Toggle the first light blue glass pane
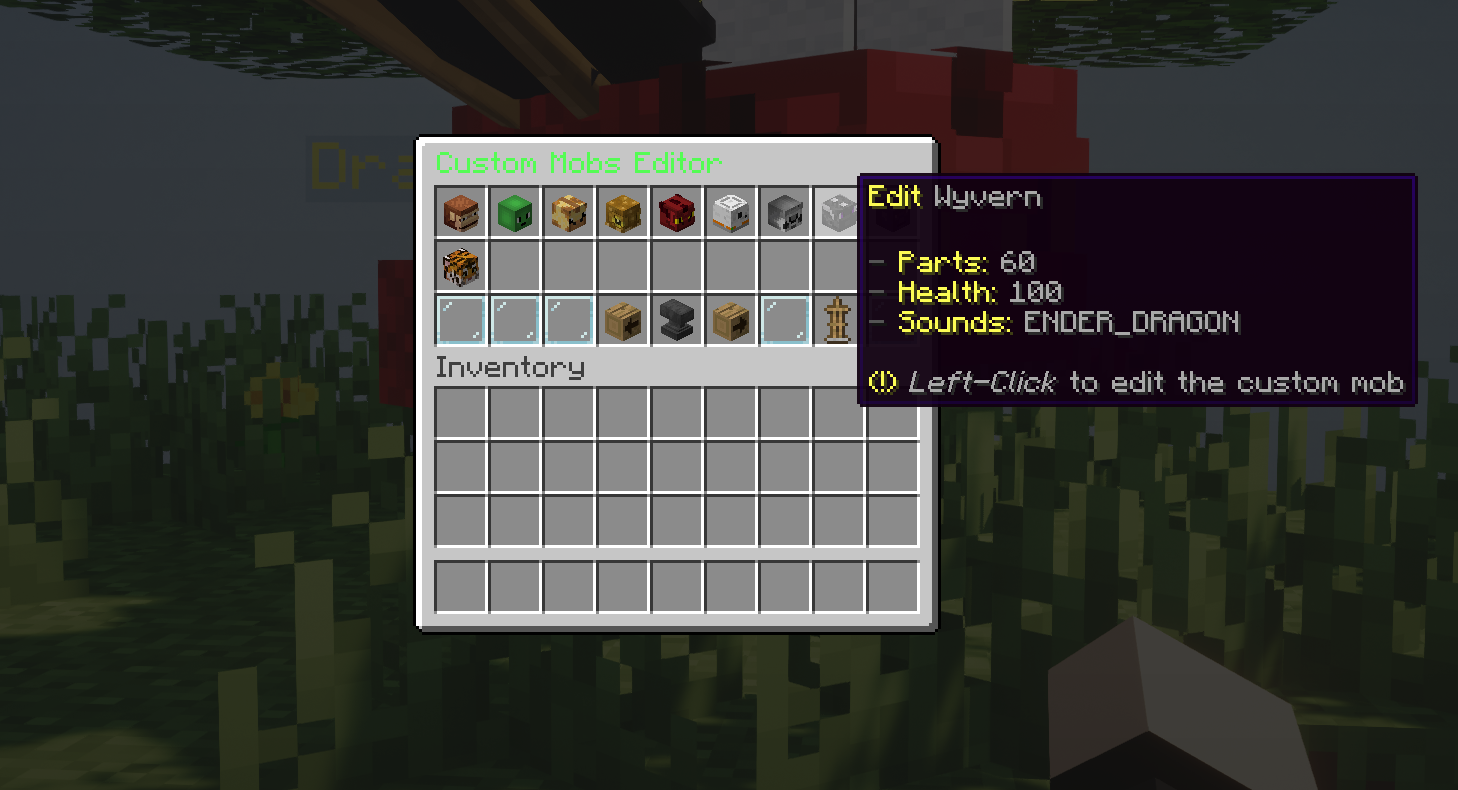This screenshot has width=1458, height=790. (x=460, y=320)
